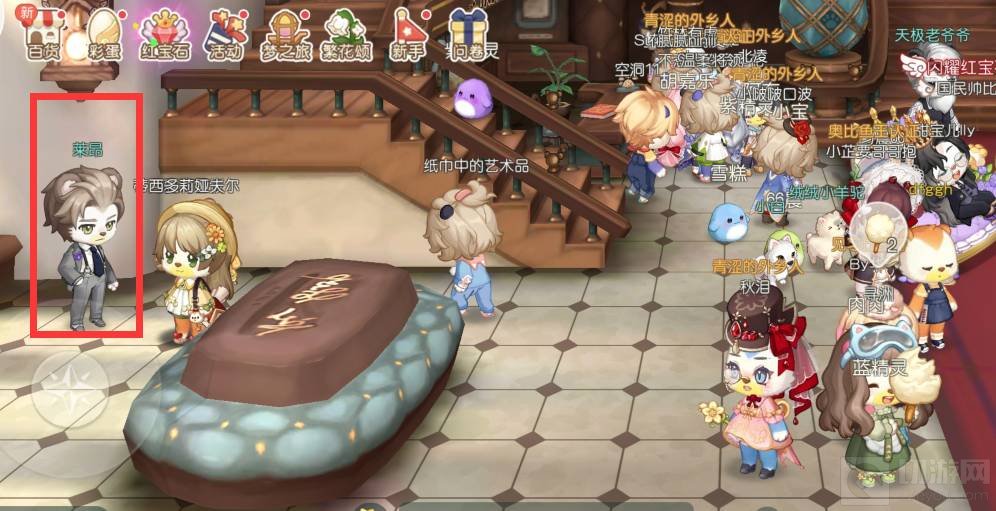Open the 新手 newbie guide
The image size is (996, 511).
click(407, 32)
